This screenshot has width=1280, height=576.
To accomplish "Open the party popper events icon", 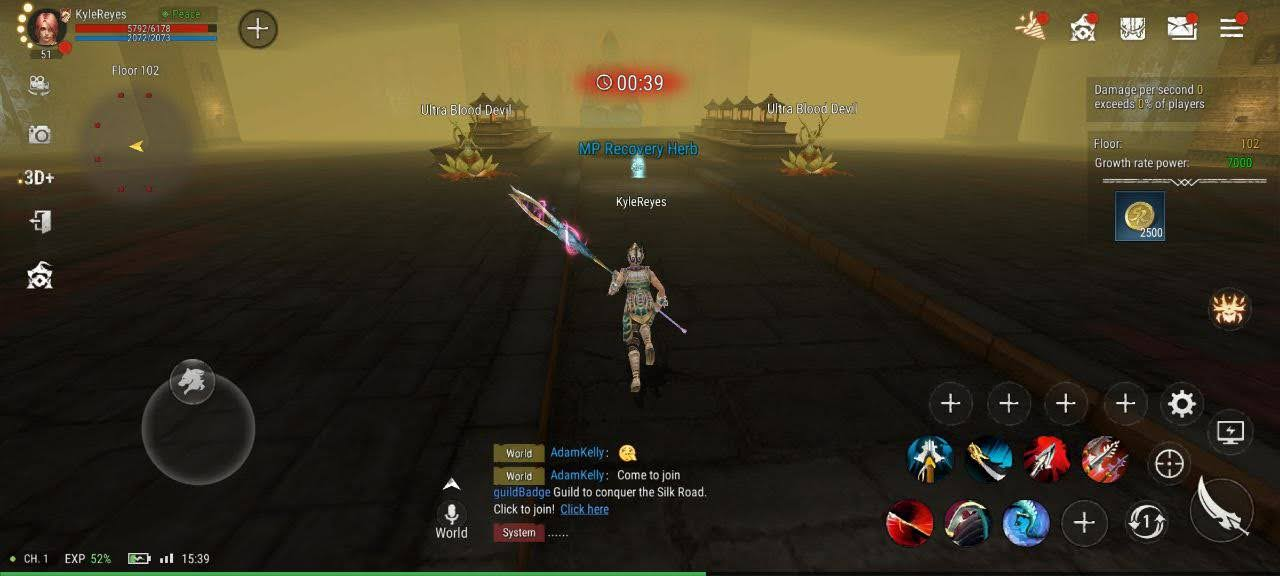I will 1030,27.
